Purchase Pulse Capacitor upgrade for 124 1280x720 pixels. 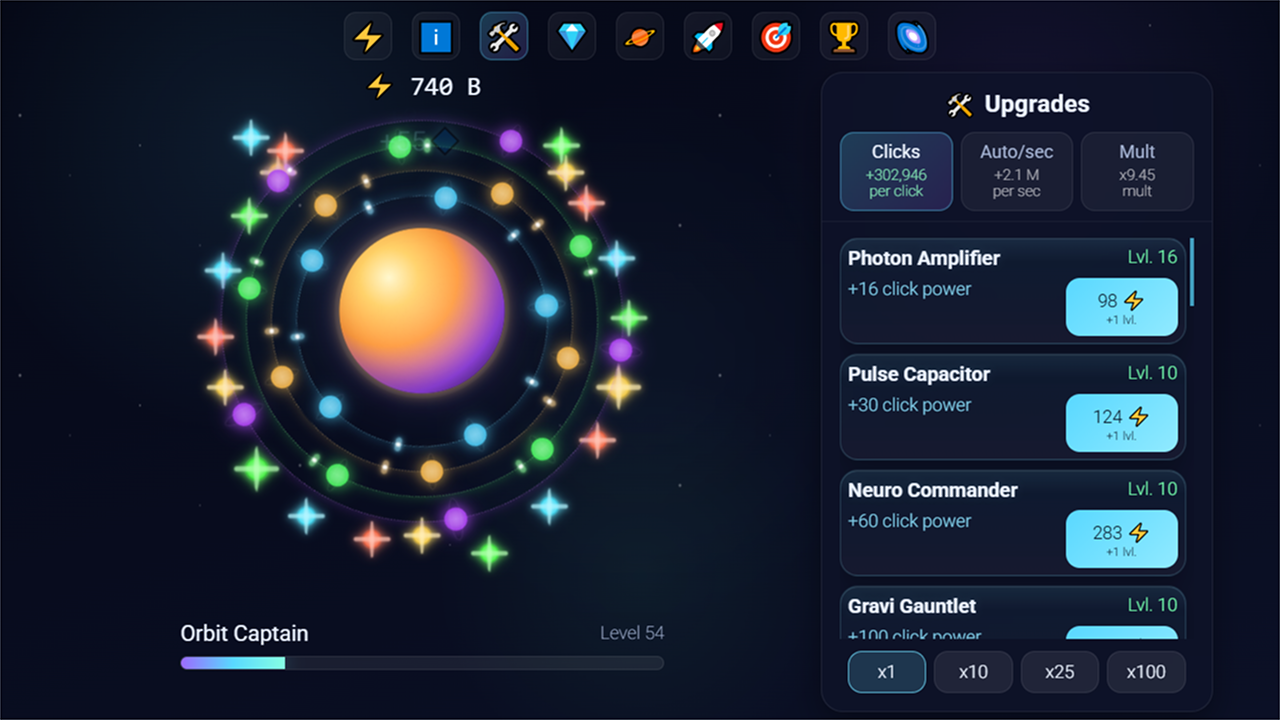click(1121, 423)
